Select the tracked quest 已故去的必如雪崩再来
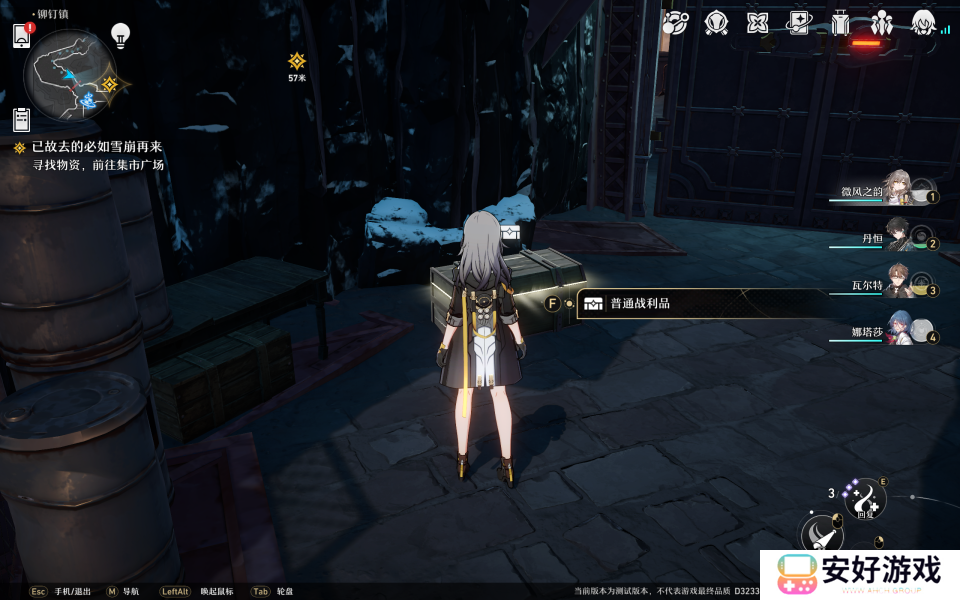 coord(96,147)
